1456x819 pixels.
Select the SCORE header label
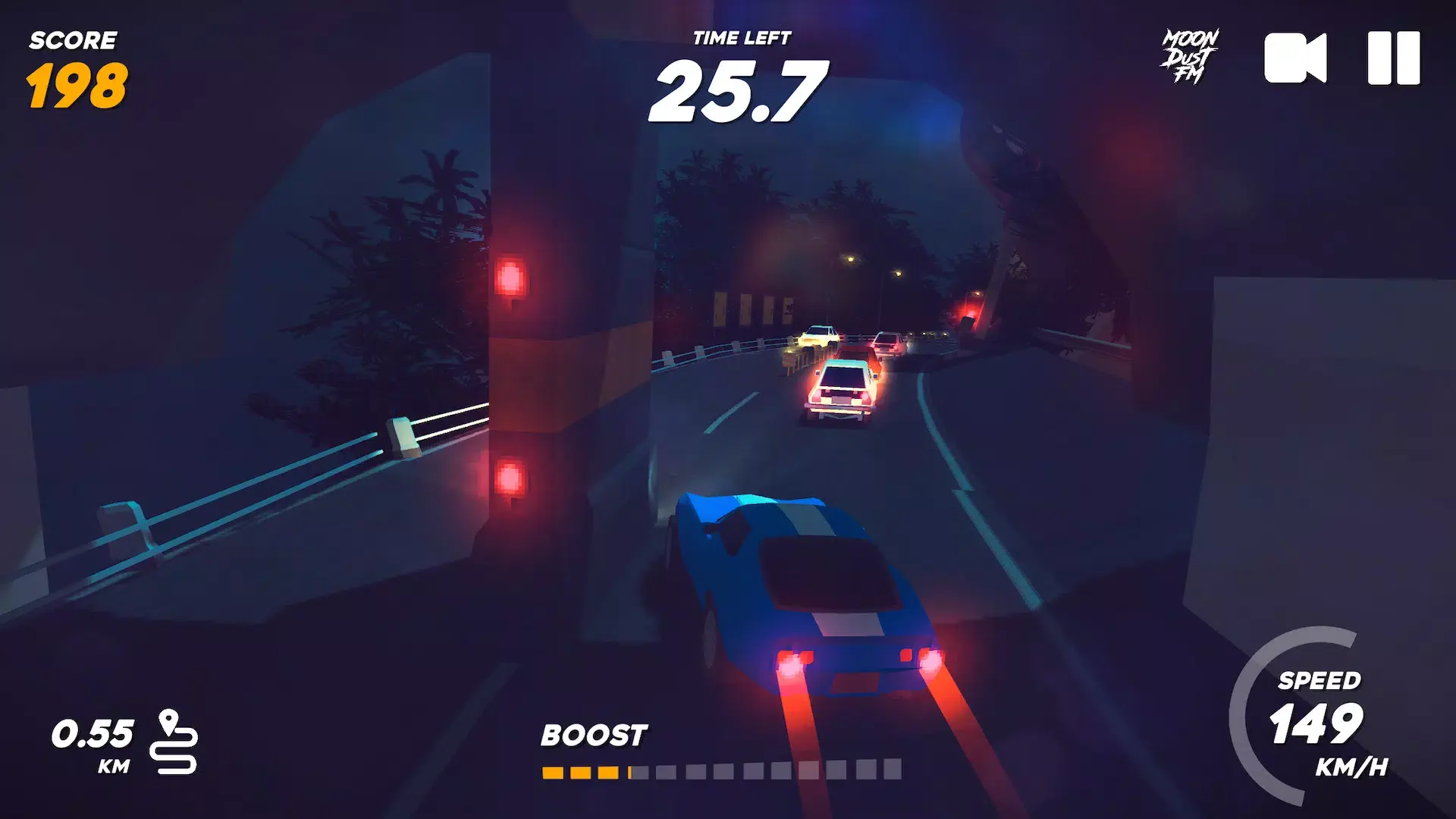[x=74, y=39]
